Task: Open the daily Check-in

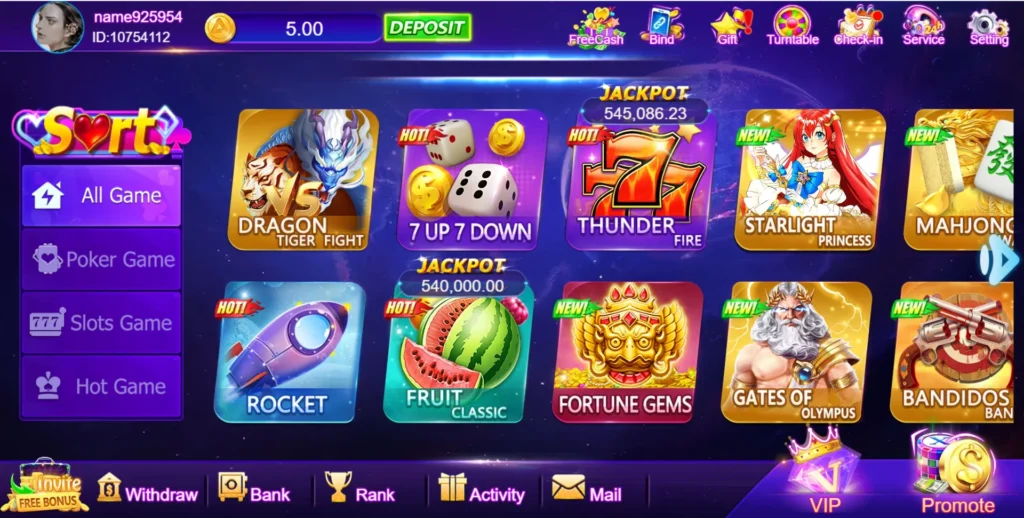Action: [858, 26]
